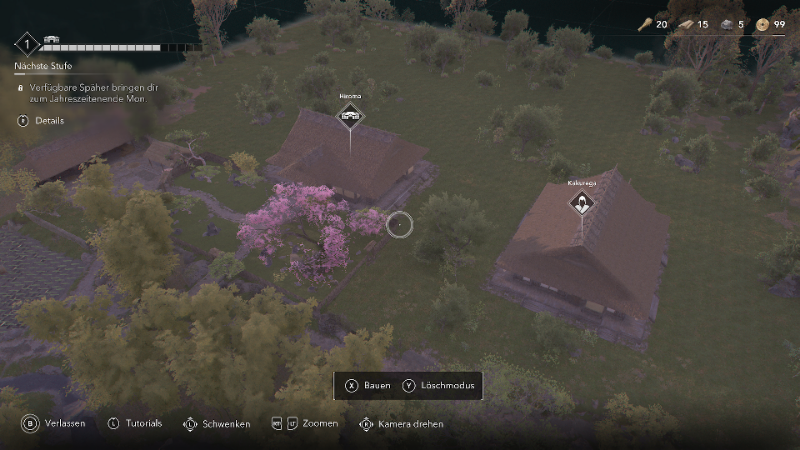The width and height of the screenshot is (800, 450).
Task: Open the Tutorials entry
Action: [135, 423]
